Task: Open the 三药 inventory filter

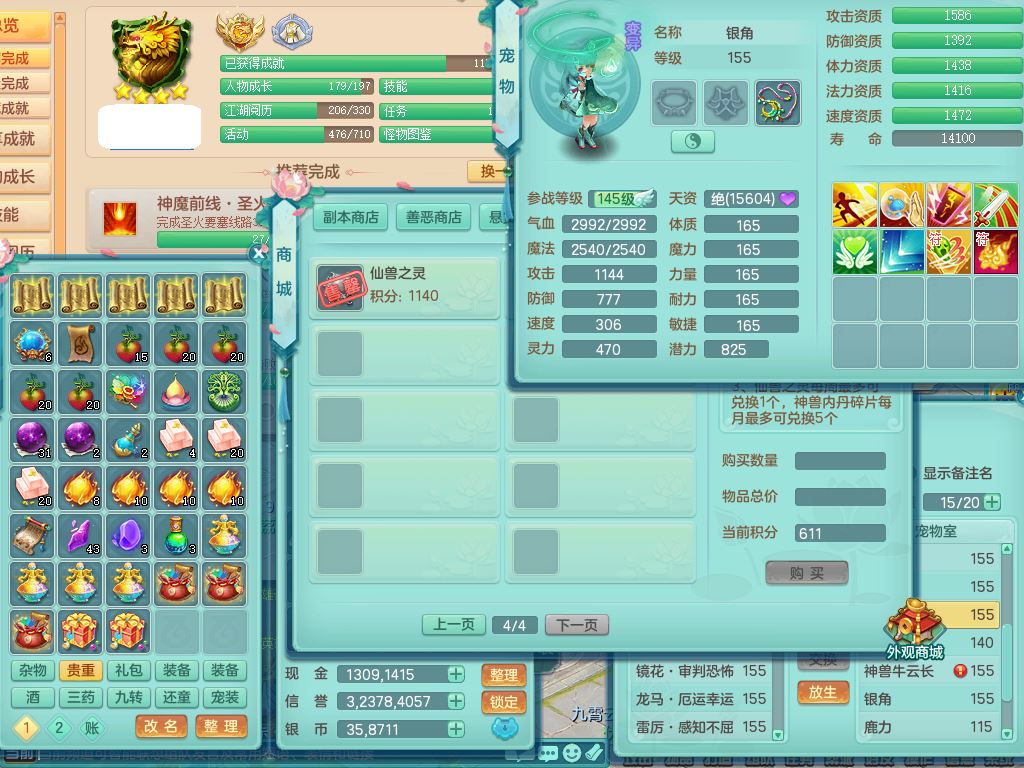Action: 80,697
